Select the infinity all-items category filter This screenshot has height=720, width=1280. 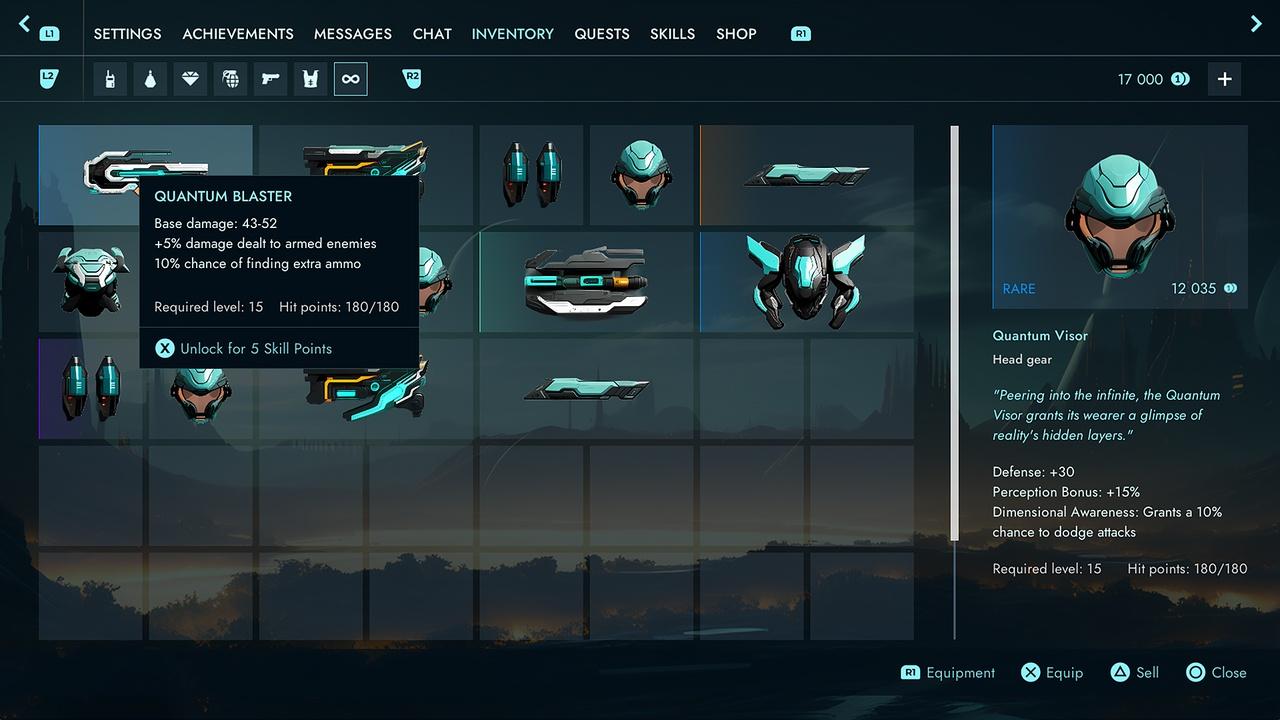point(350,79)
